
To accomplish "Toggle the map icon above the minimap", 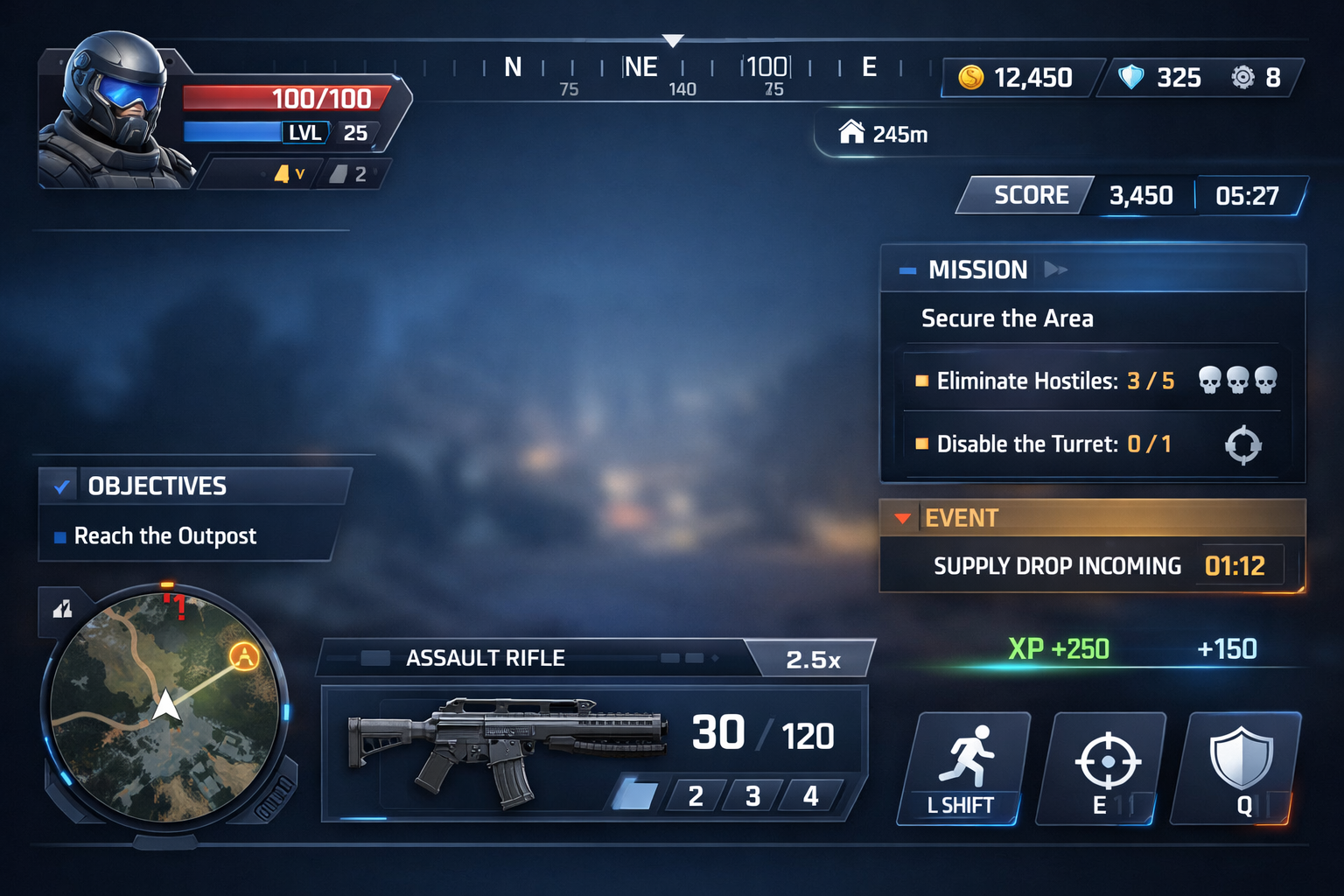I will 62,609.
